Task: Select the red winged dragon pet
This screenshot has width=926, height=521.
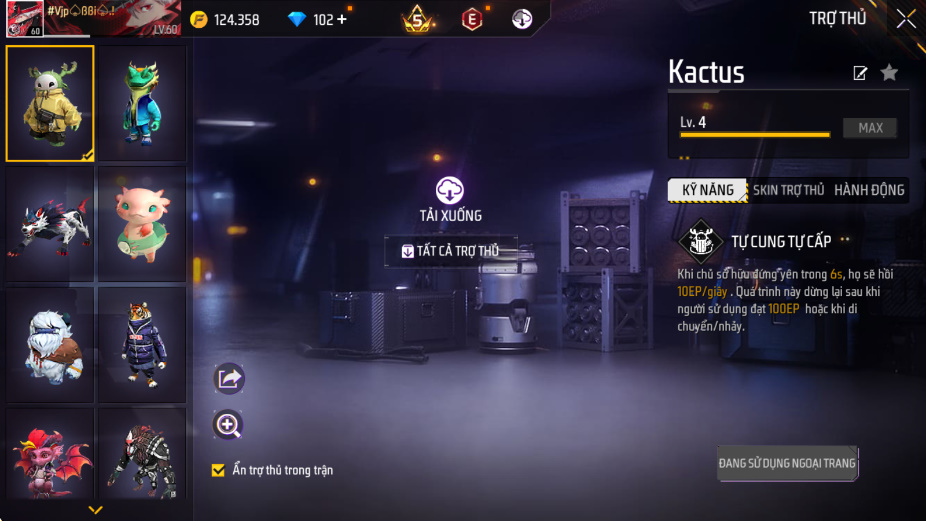Action: pyautogui.click(x=50, y=455)
